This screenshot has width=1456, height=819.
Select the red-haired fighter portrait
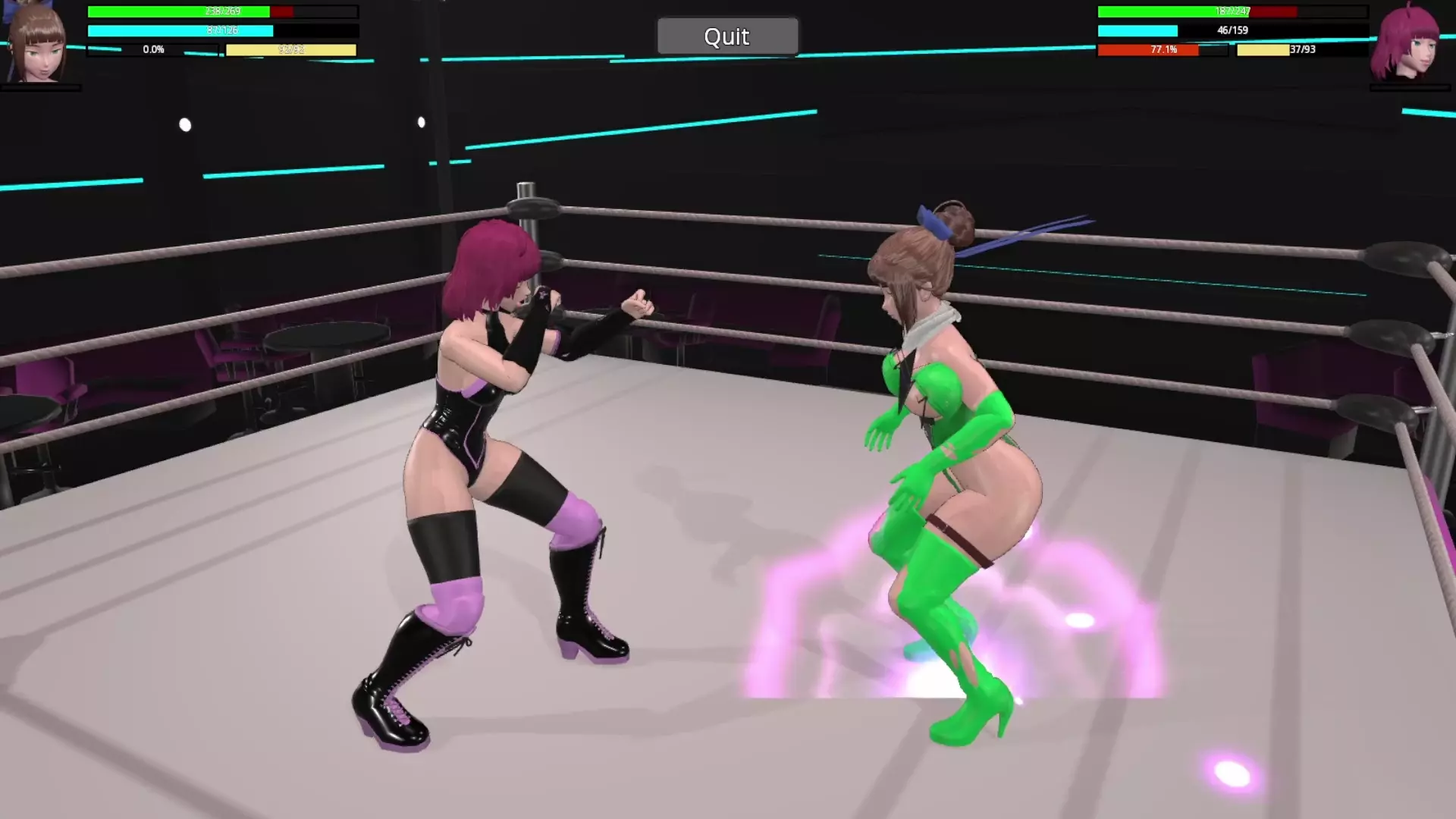click(x=1409, y=44)
